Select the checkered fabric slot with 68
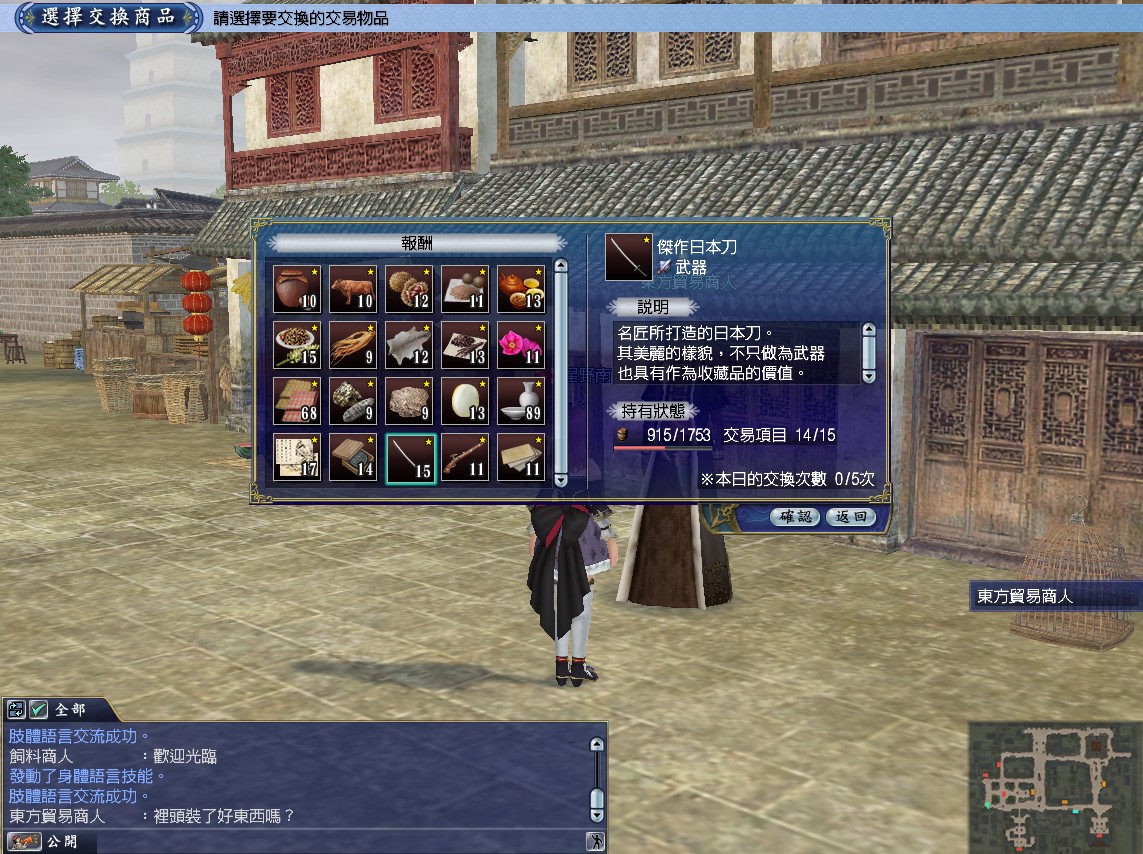 [297, 401]
